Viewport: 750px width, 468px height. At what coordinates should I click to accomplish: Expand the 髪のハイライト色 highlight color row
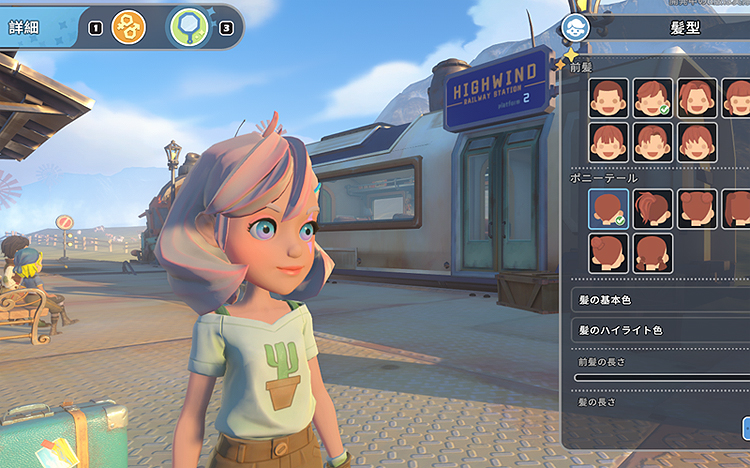660,329
